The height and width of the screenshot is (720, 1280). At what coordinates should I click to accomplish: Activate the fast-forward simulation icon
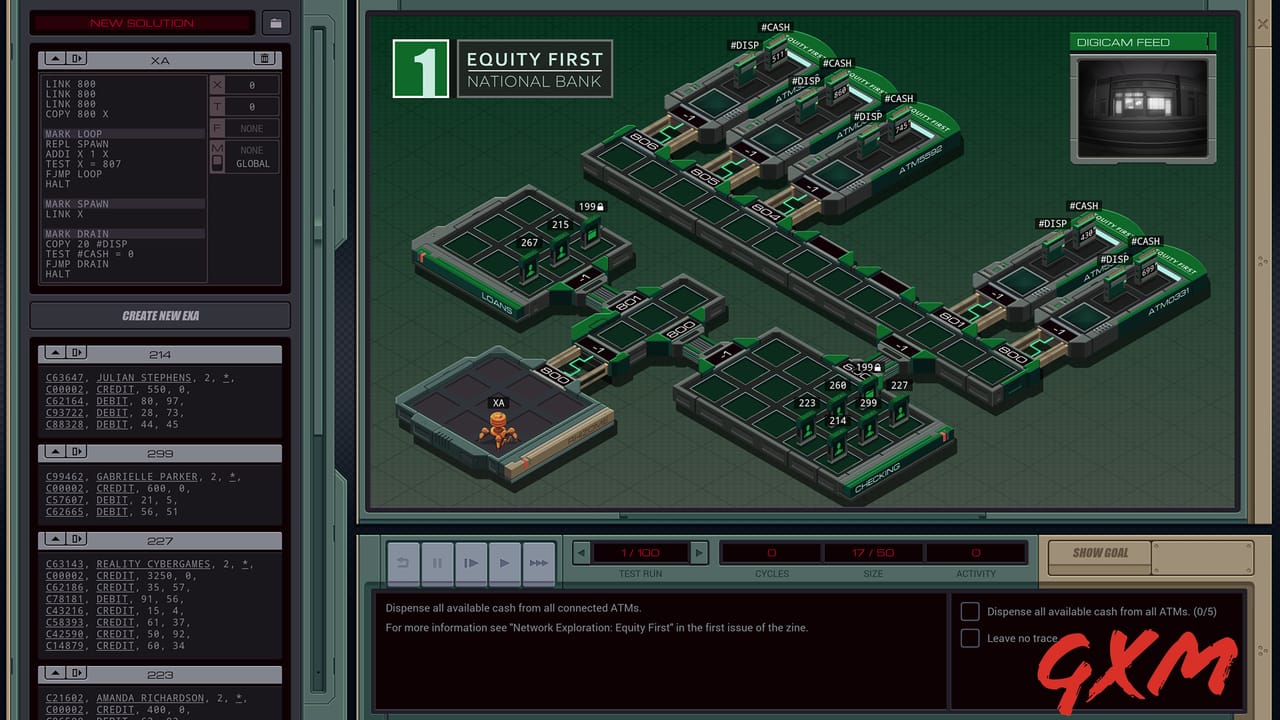(538, 563)
